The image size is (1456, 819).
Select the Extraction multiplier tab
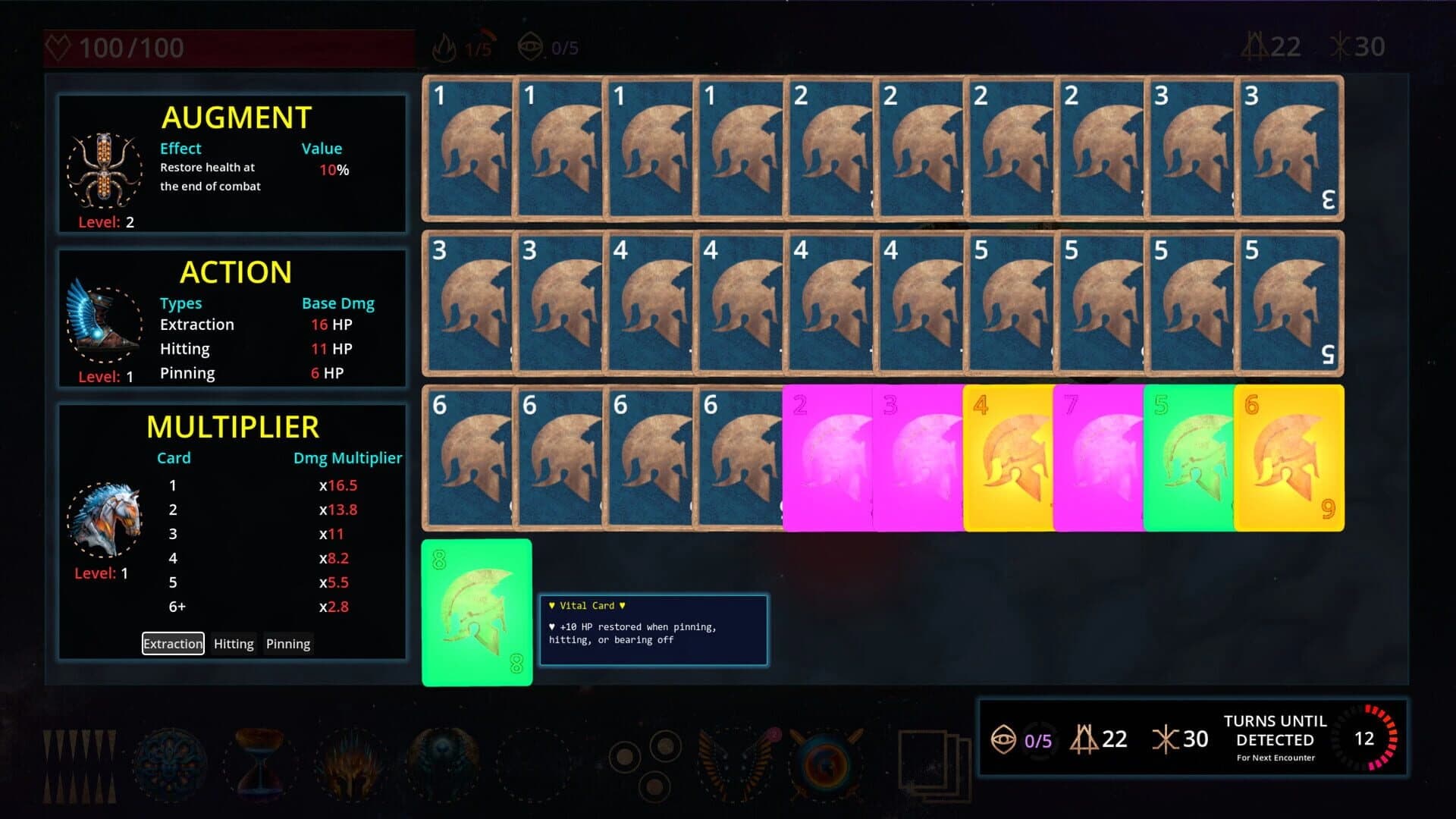point(172,643)
